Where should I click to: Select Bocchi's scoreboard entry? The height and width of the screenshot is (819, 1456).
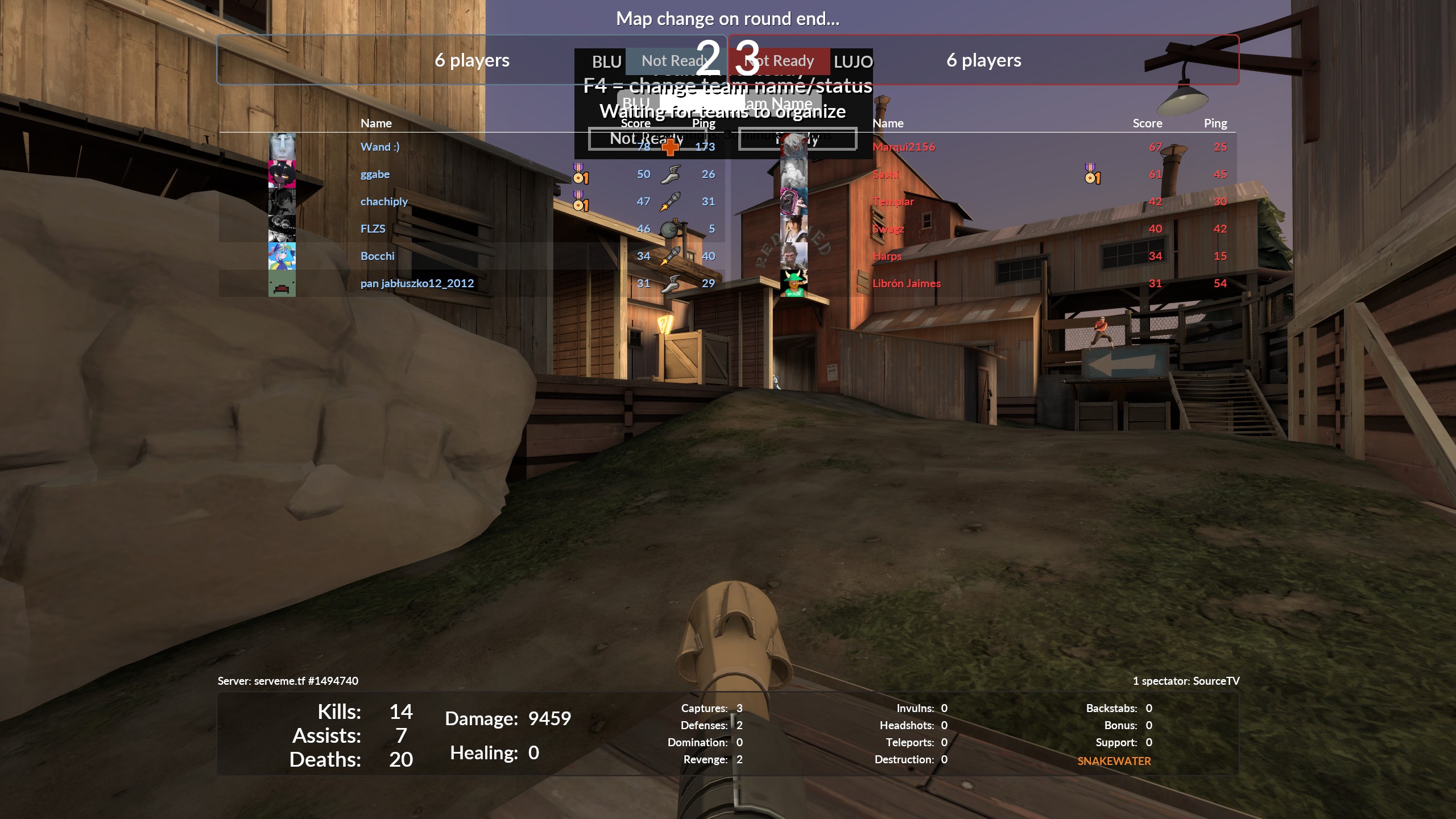click(x=377, y=256)
